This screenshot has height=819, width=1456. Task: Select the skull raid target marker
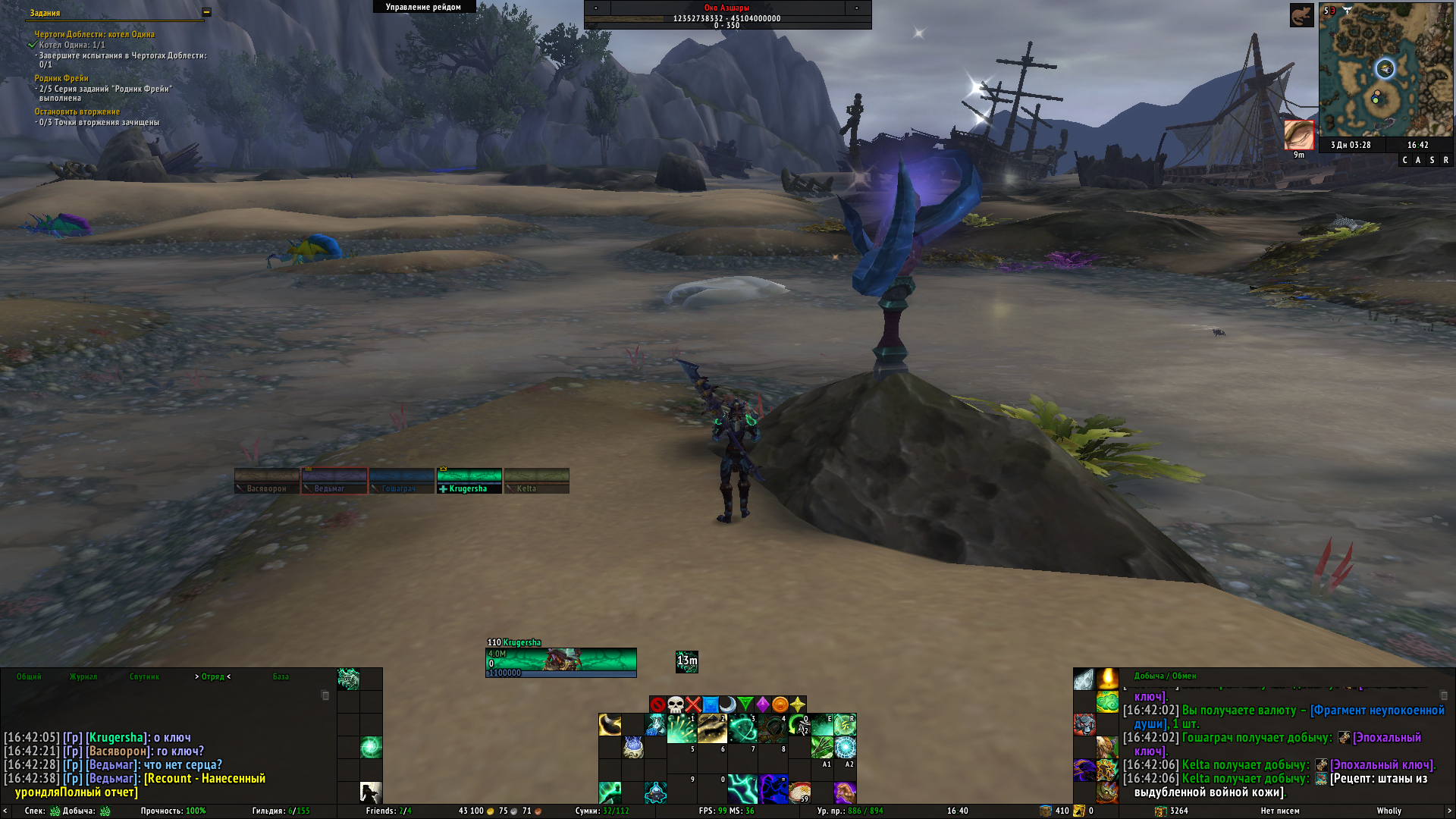pos(676,704)
